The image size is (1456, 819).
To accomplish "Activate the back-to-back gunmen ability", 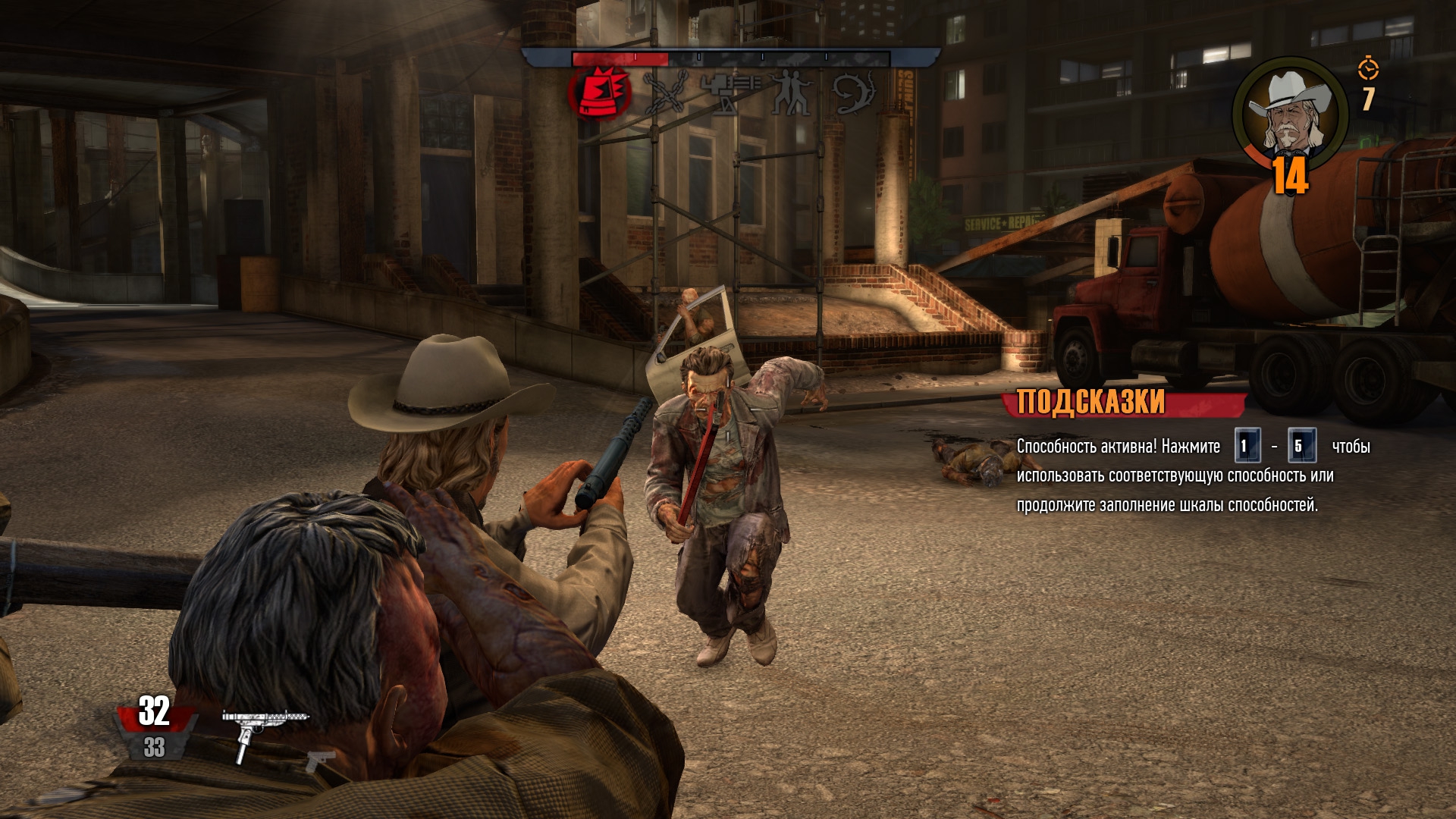I will click(791, 94).
